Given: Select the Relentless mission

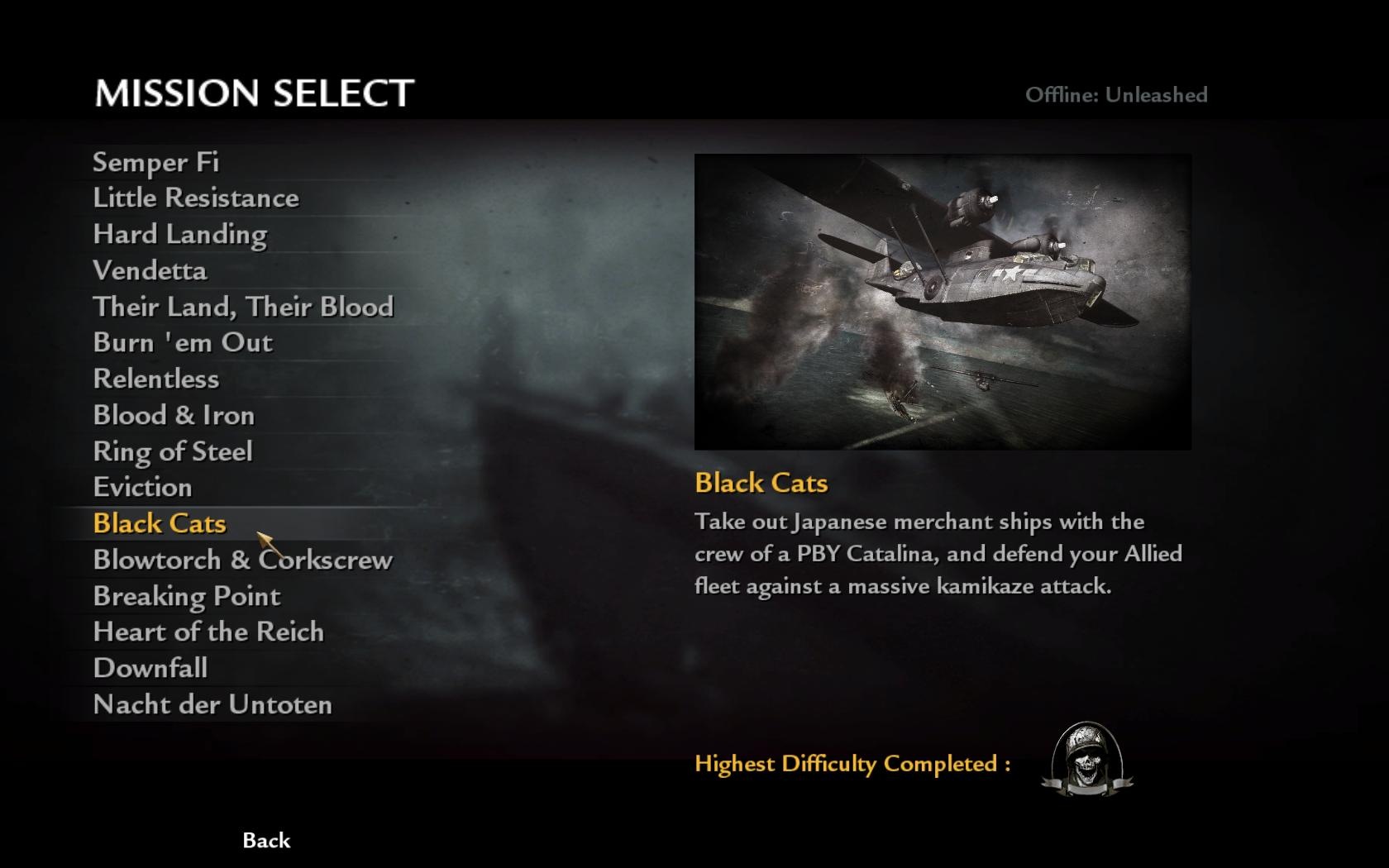Looking at the screenshot, I should 155,379.
